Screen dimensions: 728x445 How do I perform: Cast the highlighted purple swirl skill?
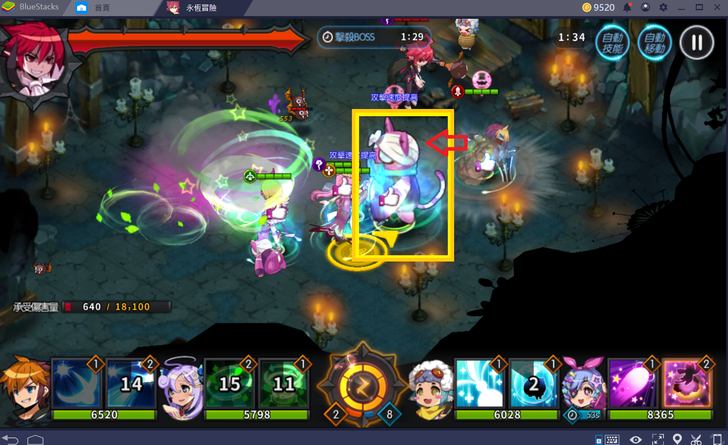pyautogui.click(x=686, y=383)
